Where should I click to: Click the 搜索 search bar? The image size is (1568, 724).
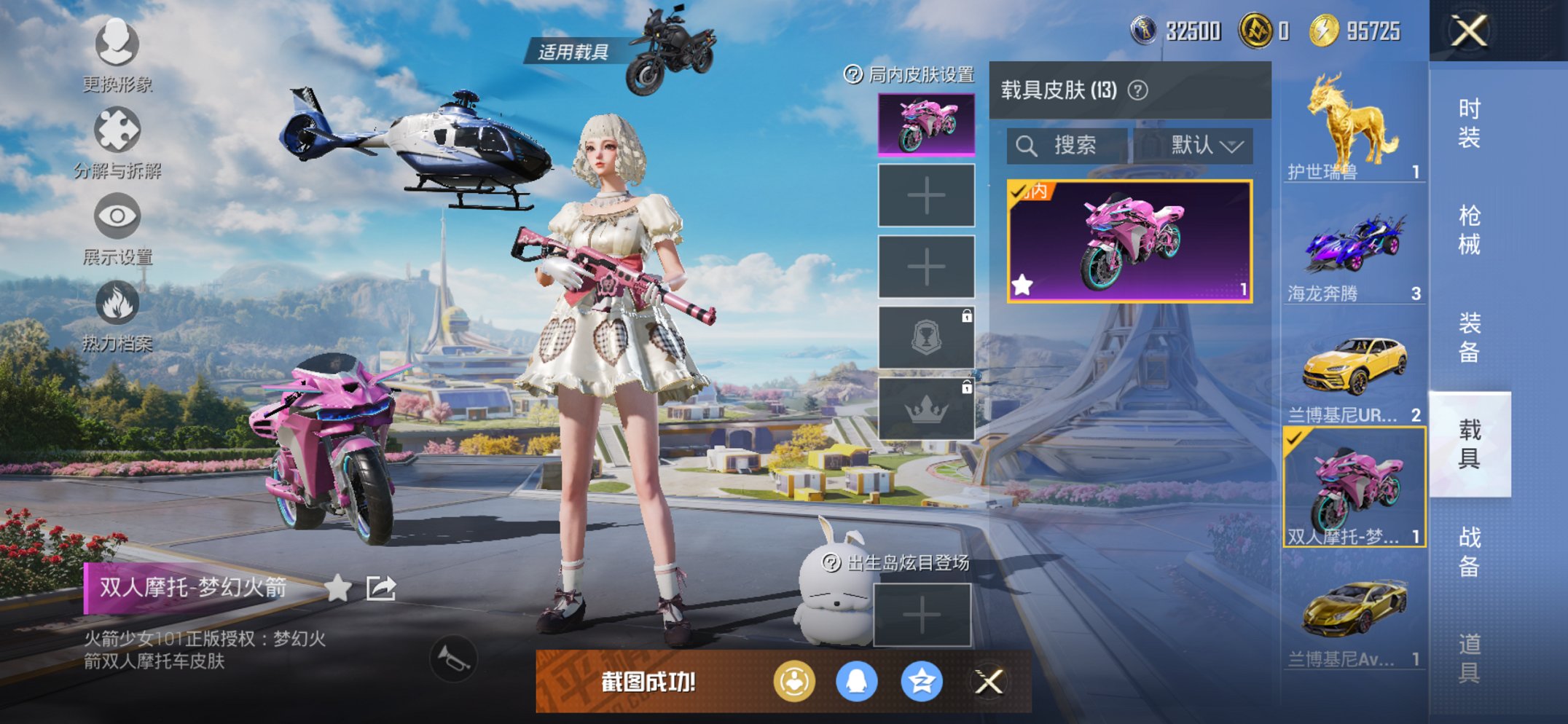[x=1063, y=145]
